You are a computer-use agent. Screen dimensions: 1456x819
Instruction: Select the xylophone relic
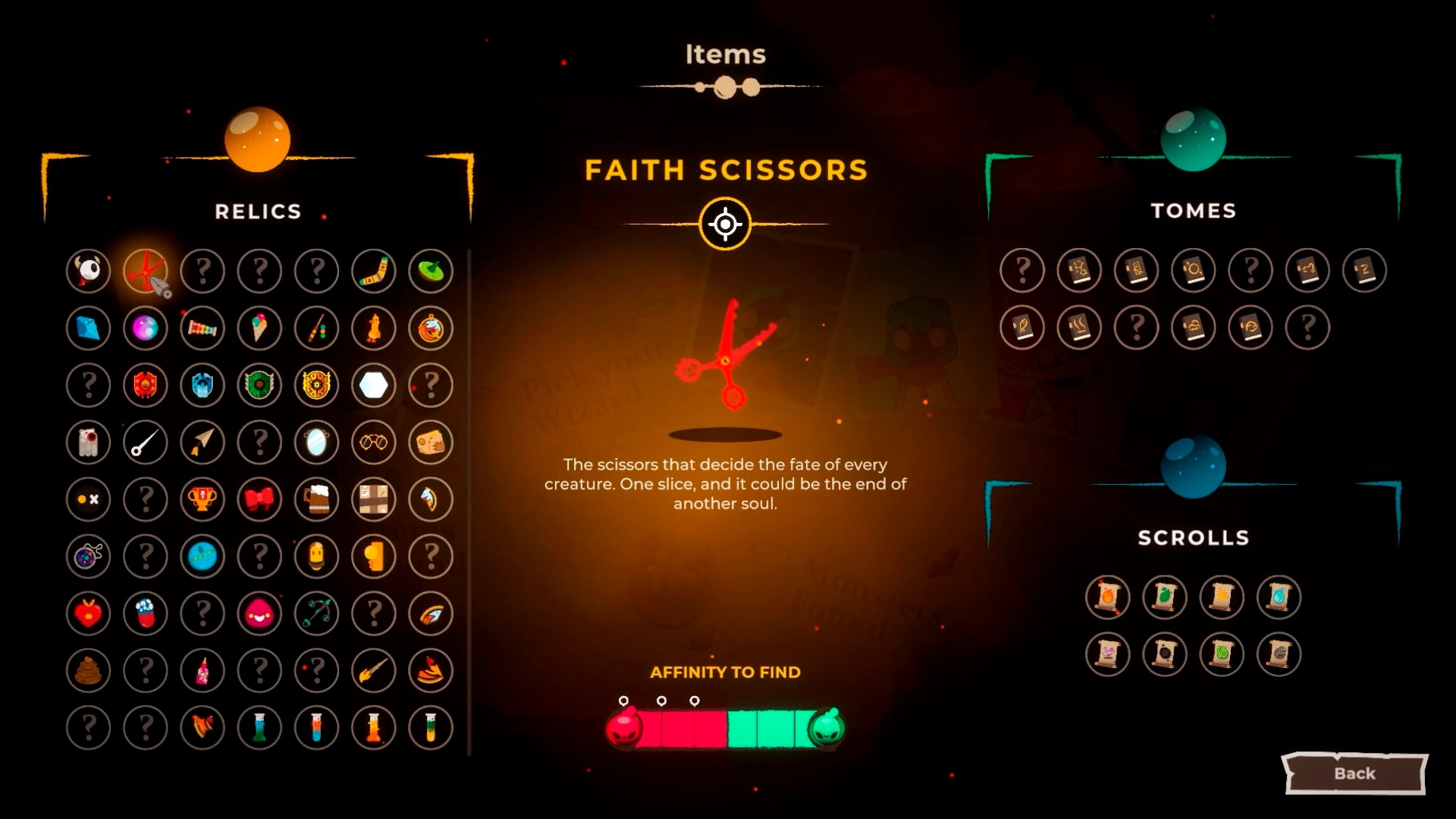[x=202, y=328]
